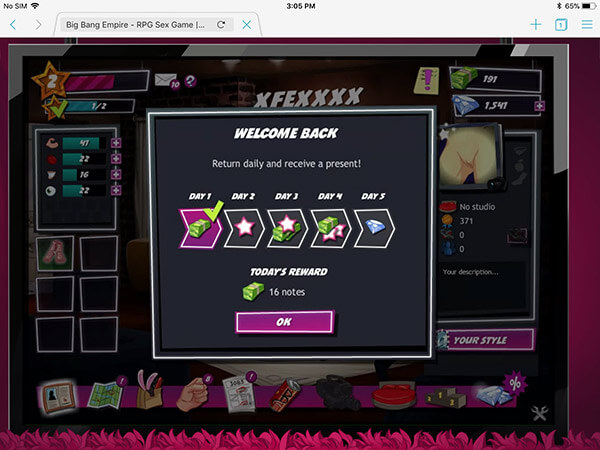Open the newspaper icon in bottom bar

pyautogui.click(x=233, y=397)
